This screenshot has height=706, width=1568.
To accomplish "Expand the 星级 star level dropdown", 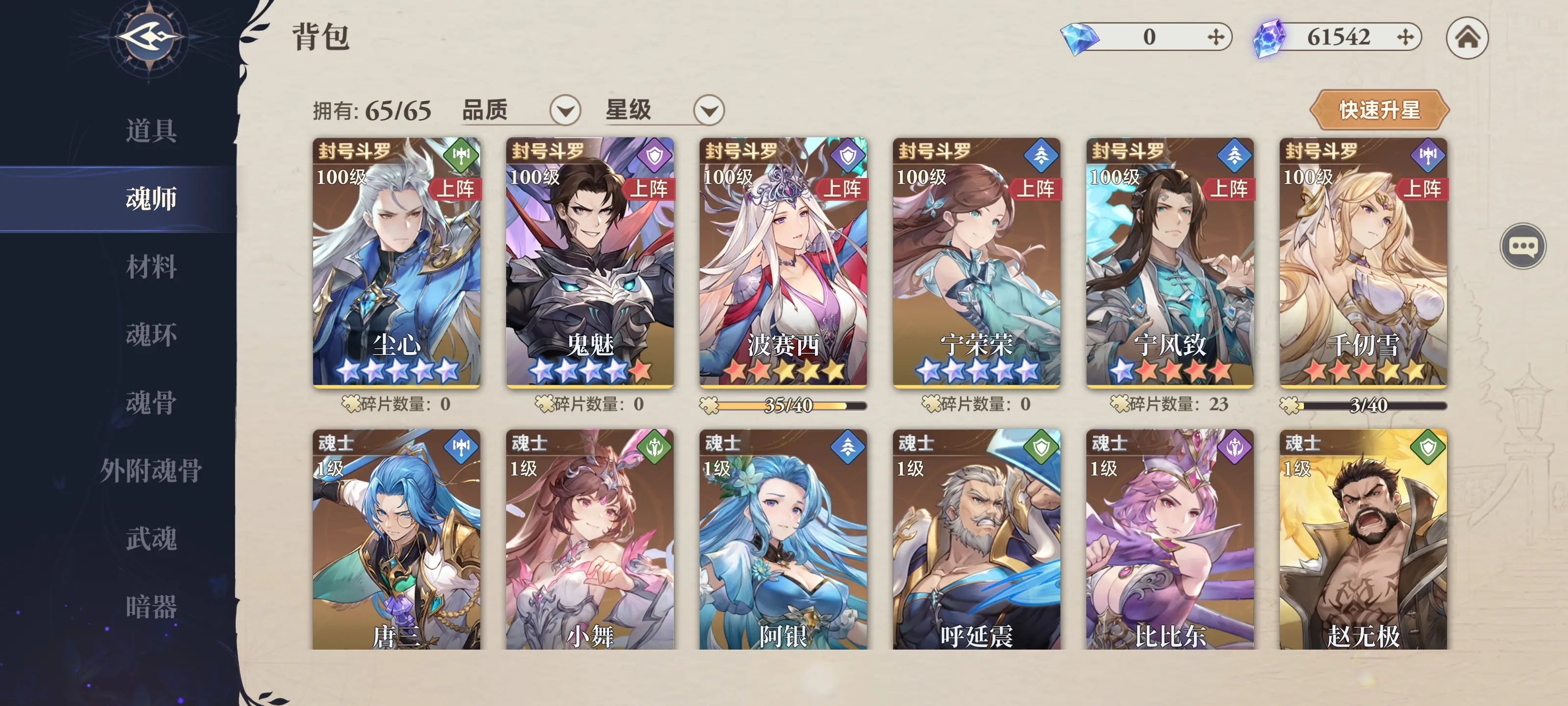I will [709, 110].
